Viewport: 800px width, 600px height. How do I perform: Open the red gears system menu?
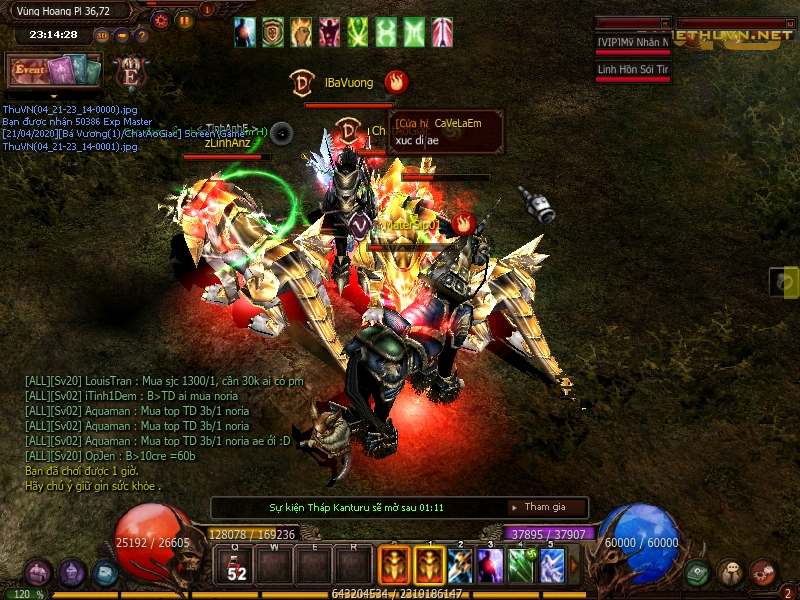coord(763,572)
